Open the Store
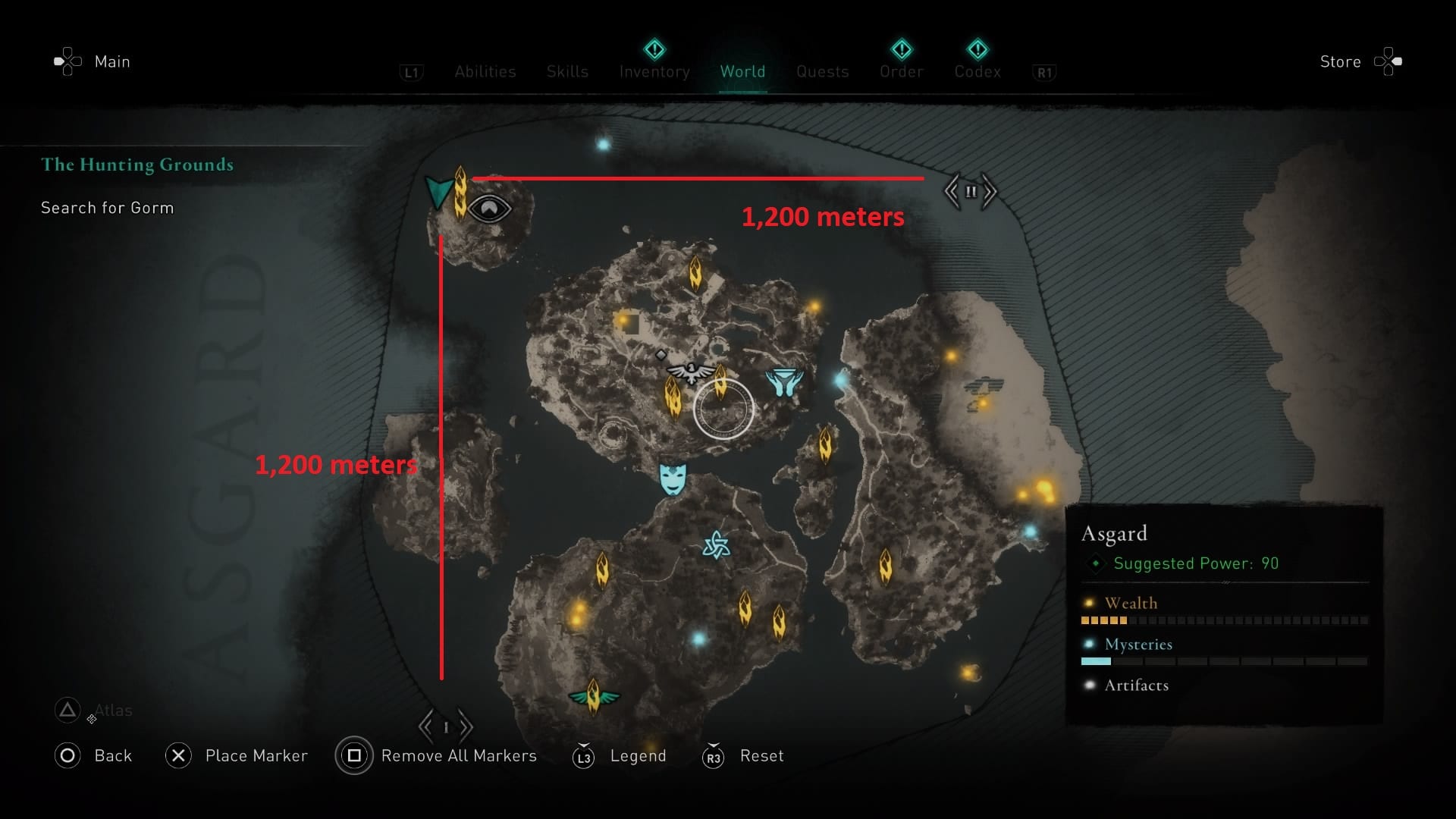 (1340, 61)
